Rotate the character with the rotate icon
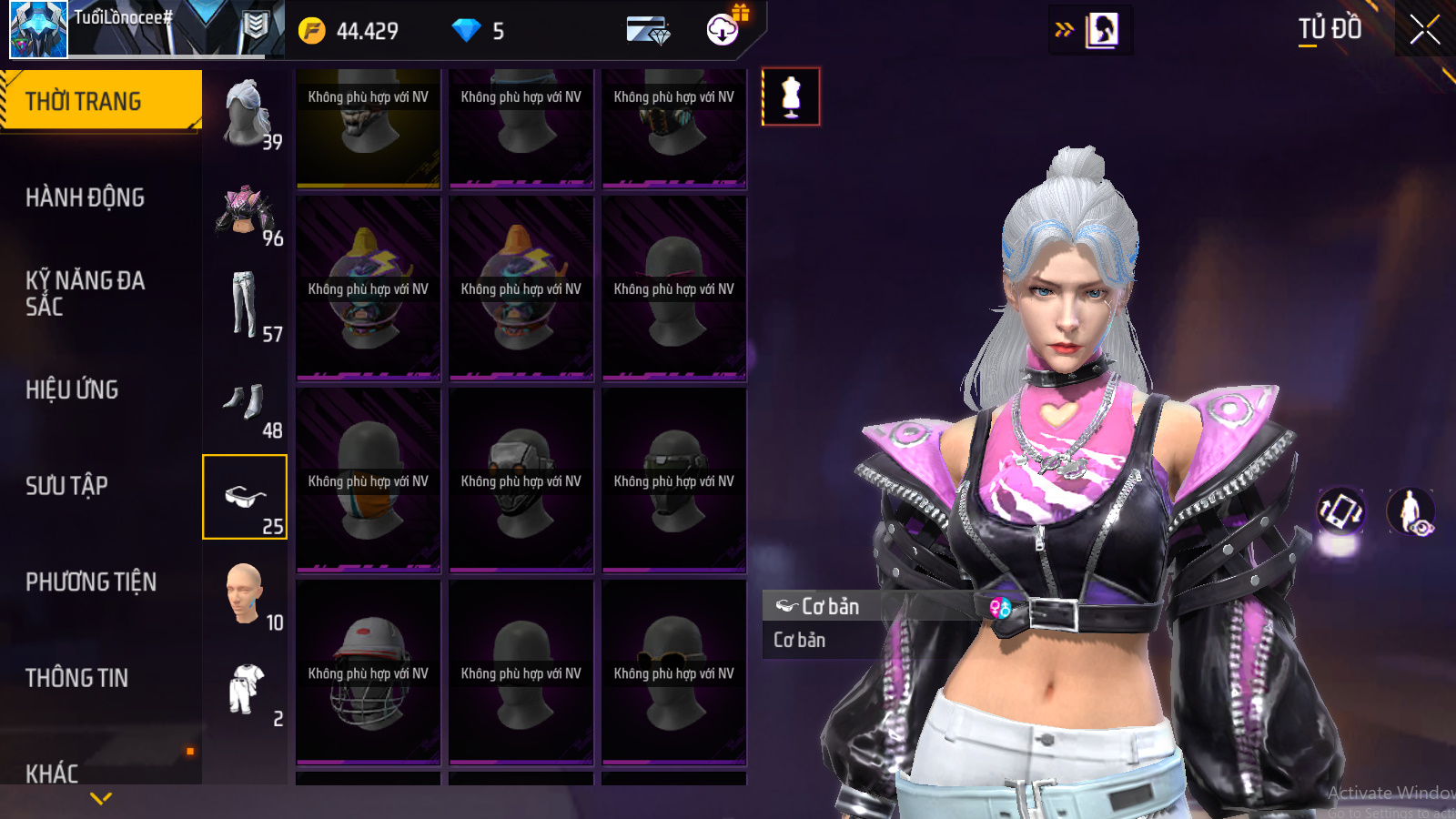This screenshot has height=819, width=1456. tap(1340, 511)
